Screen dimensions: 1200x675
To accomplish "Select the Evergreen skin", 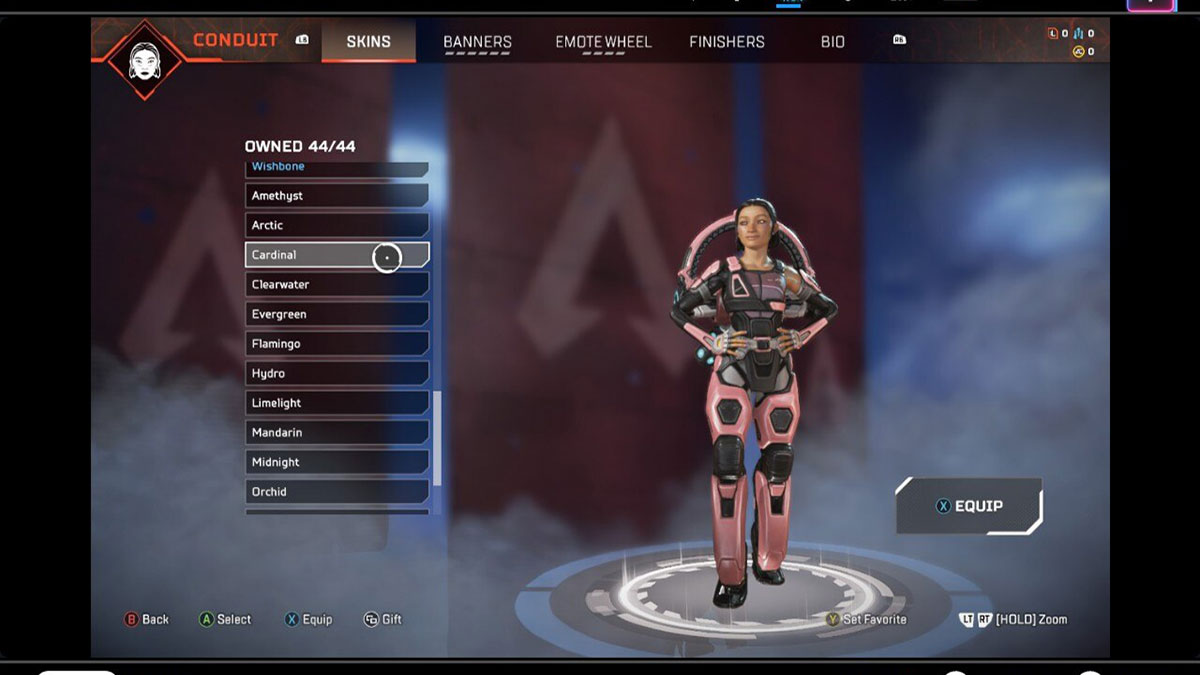I will coord(336,314).
